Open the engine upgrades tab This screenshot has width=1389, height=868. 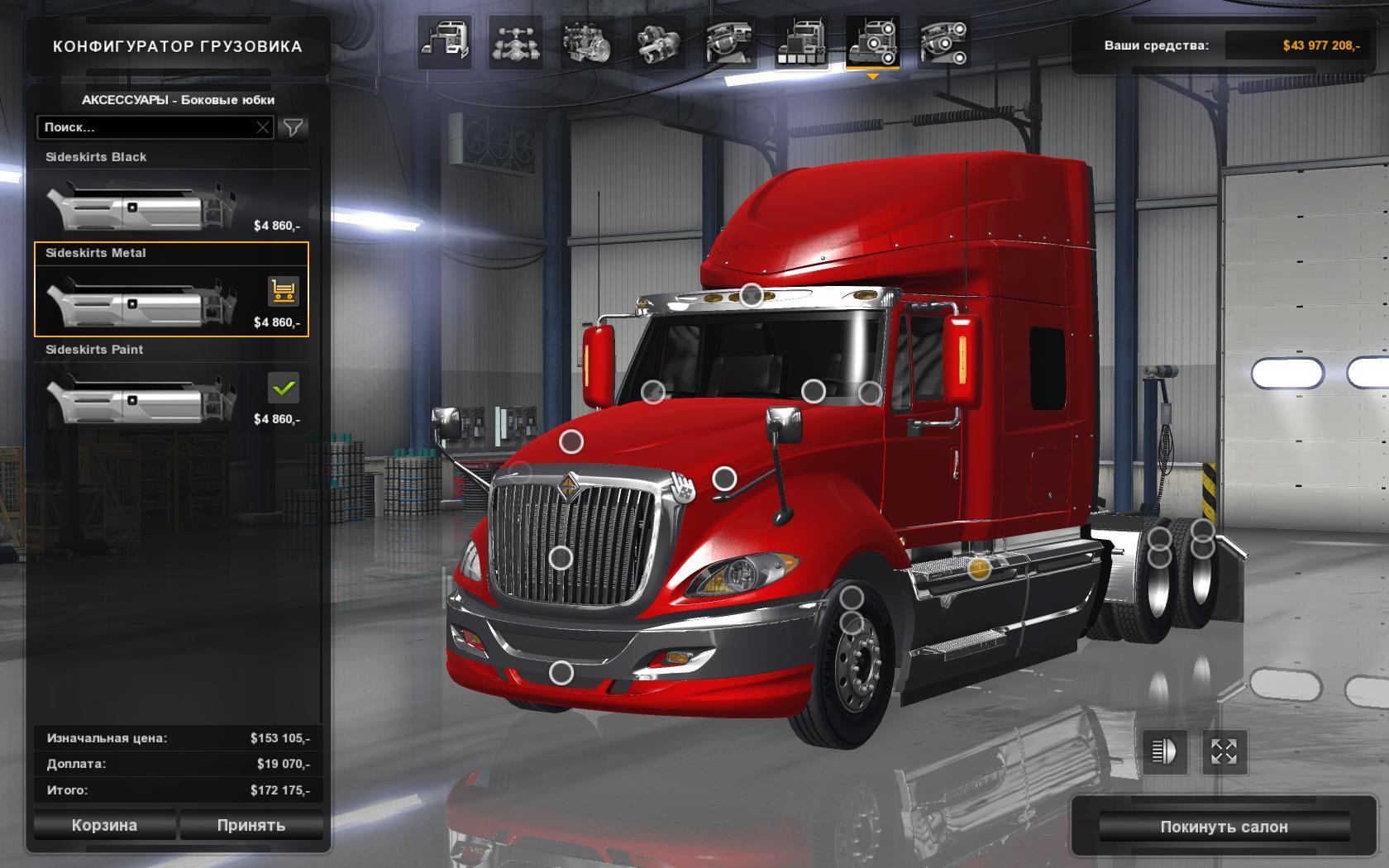(x=586, y=42)
